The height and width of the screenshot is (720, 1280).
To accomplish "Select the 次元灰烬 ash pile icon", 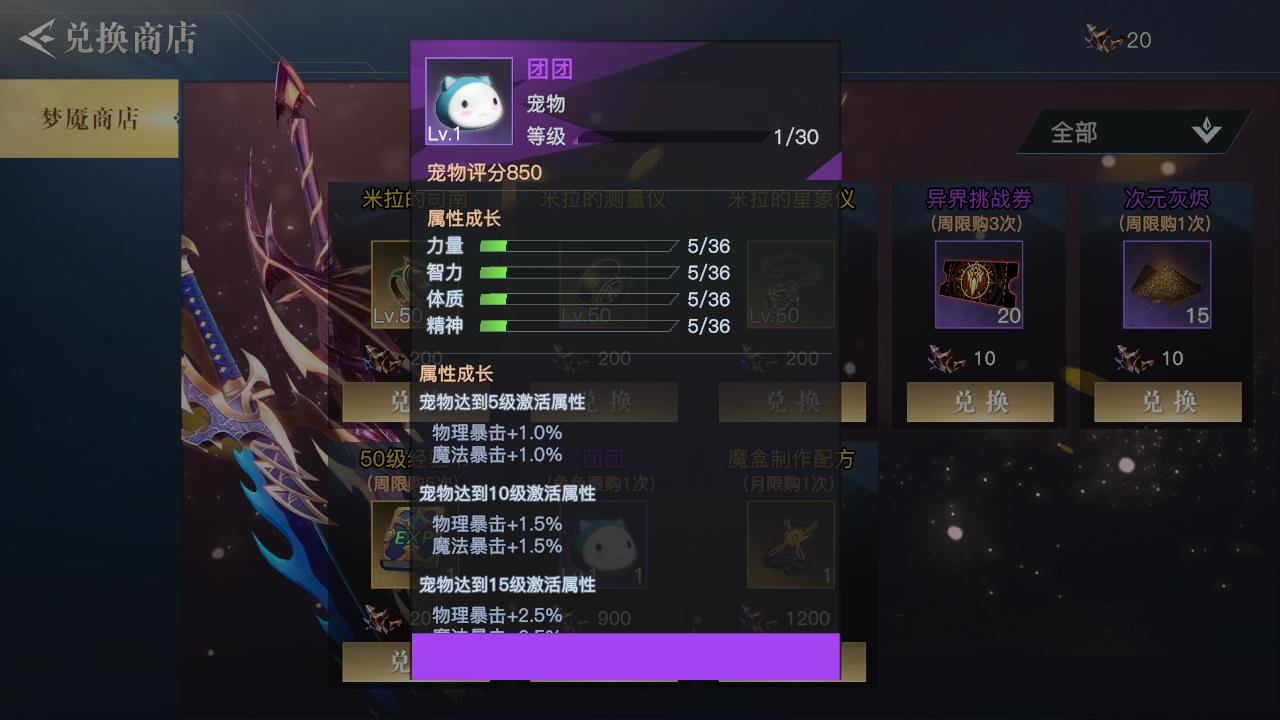I will click(x=1166, y=284).
